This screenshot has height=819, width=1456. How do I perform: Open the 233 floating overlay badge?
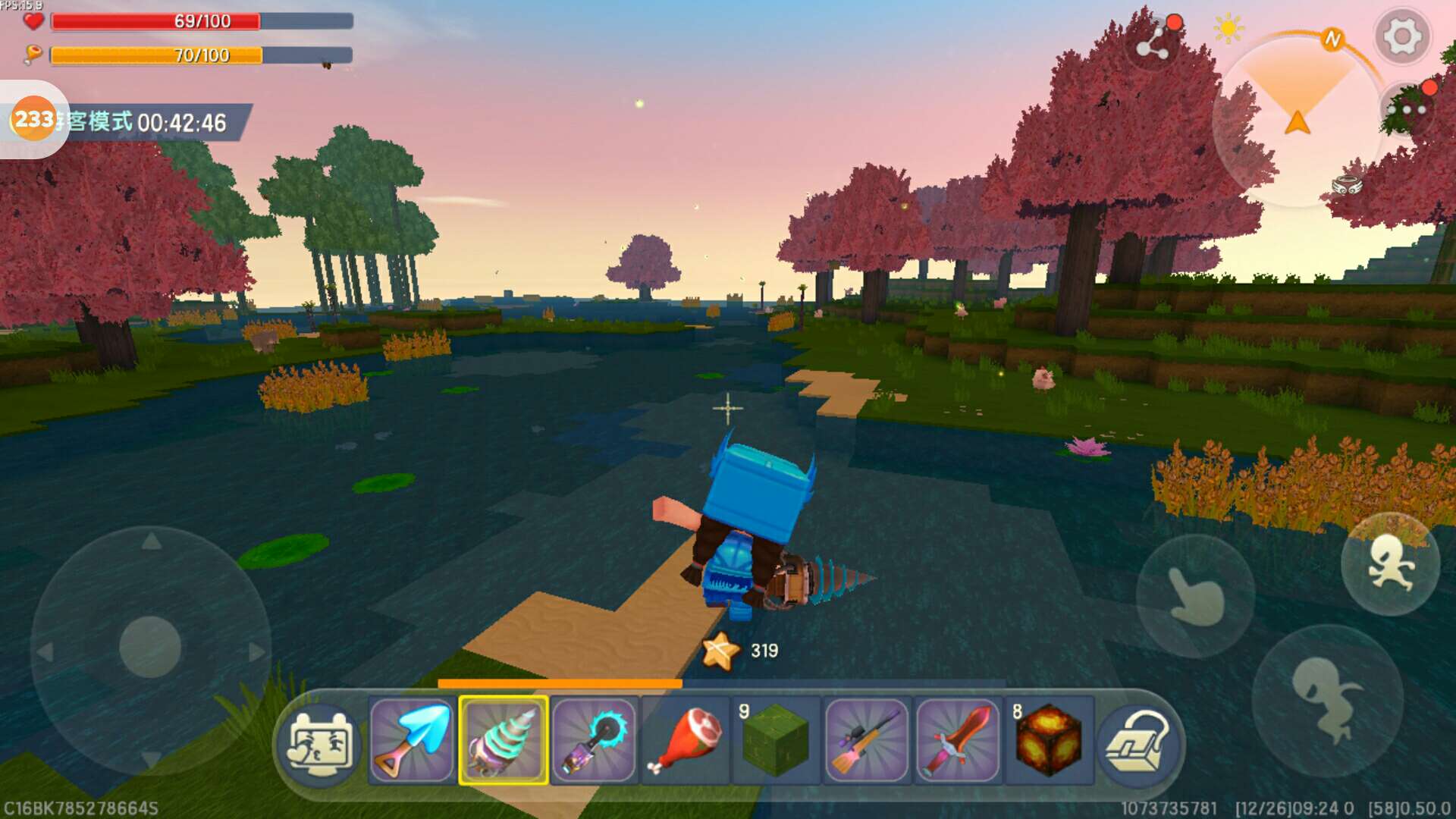pyautogui.click(x=33, y=119)
